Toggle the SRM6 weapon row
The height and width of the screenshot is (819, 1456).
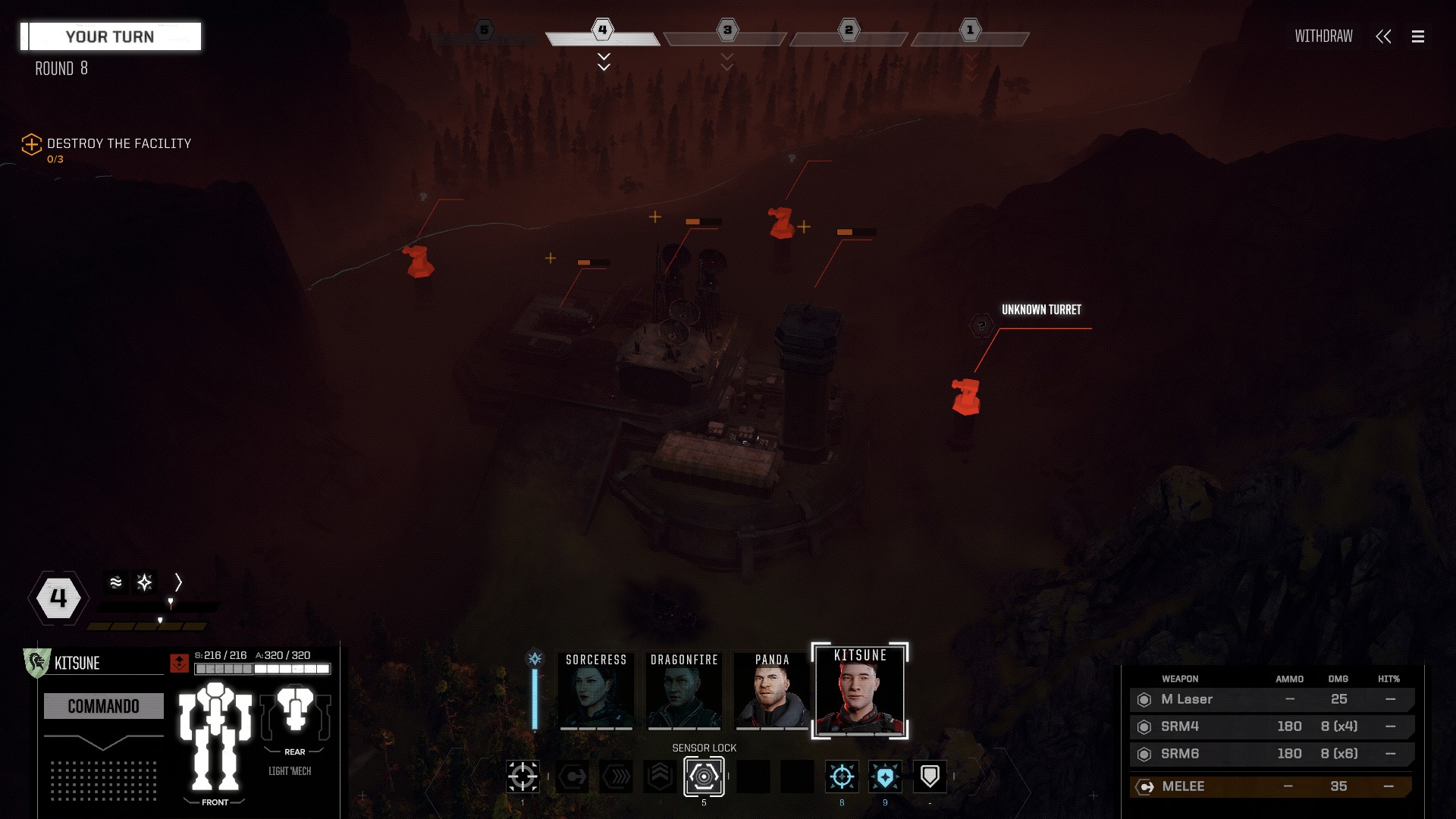[x=1271, y=754]
